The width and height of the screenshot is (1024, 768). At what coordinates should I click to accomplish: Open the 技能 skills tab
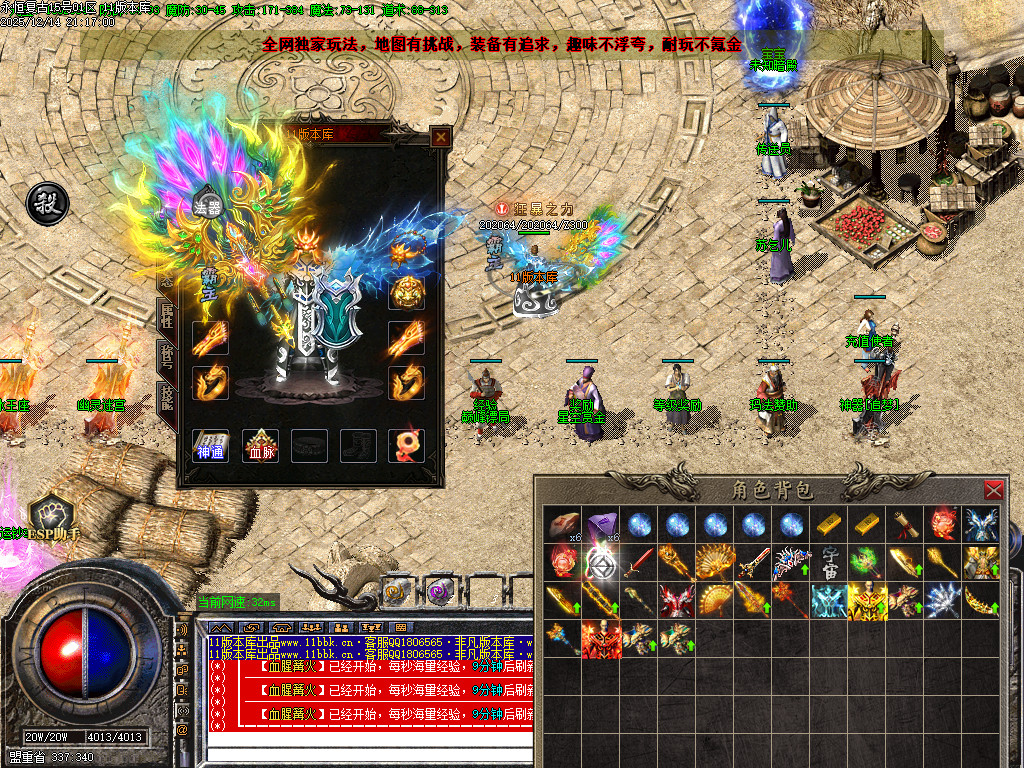(167, 398)
